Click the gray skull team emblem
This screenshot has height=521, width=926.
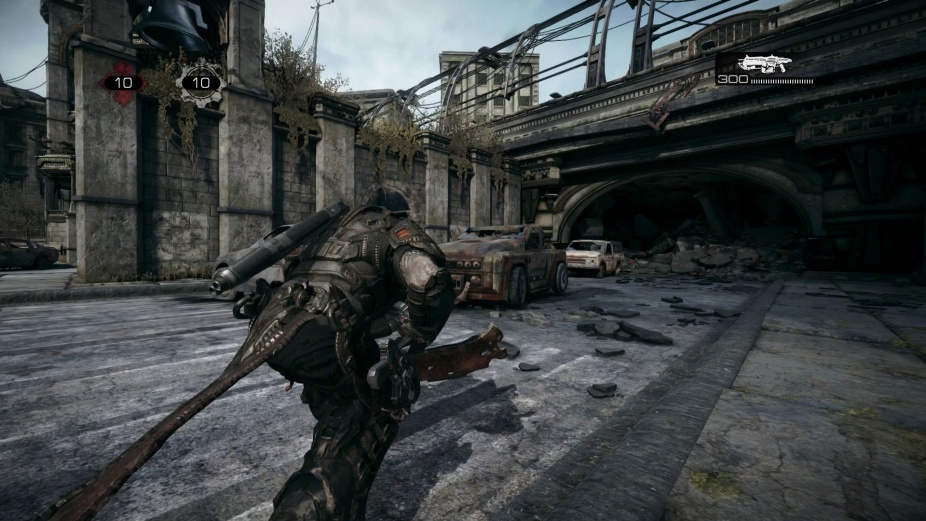pos(201,82)
